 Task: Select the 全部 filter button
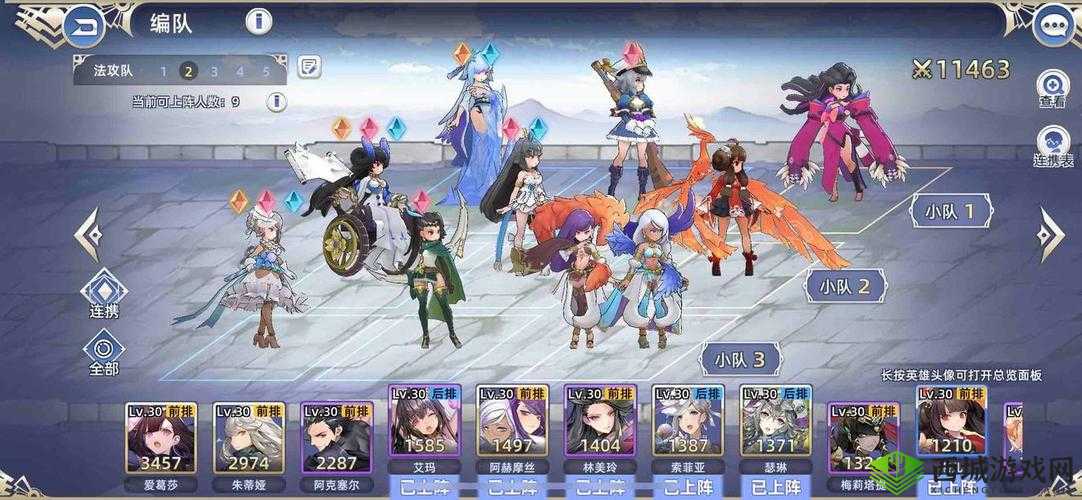(104, 354)
